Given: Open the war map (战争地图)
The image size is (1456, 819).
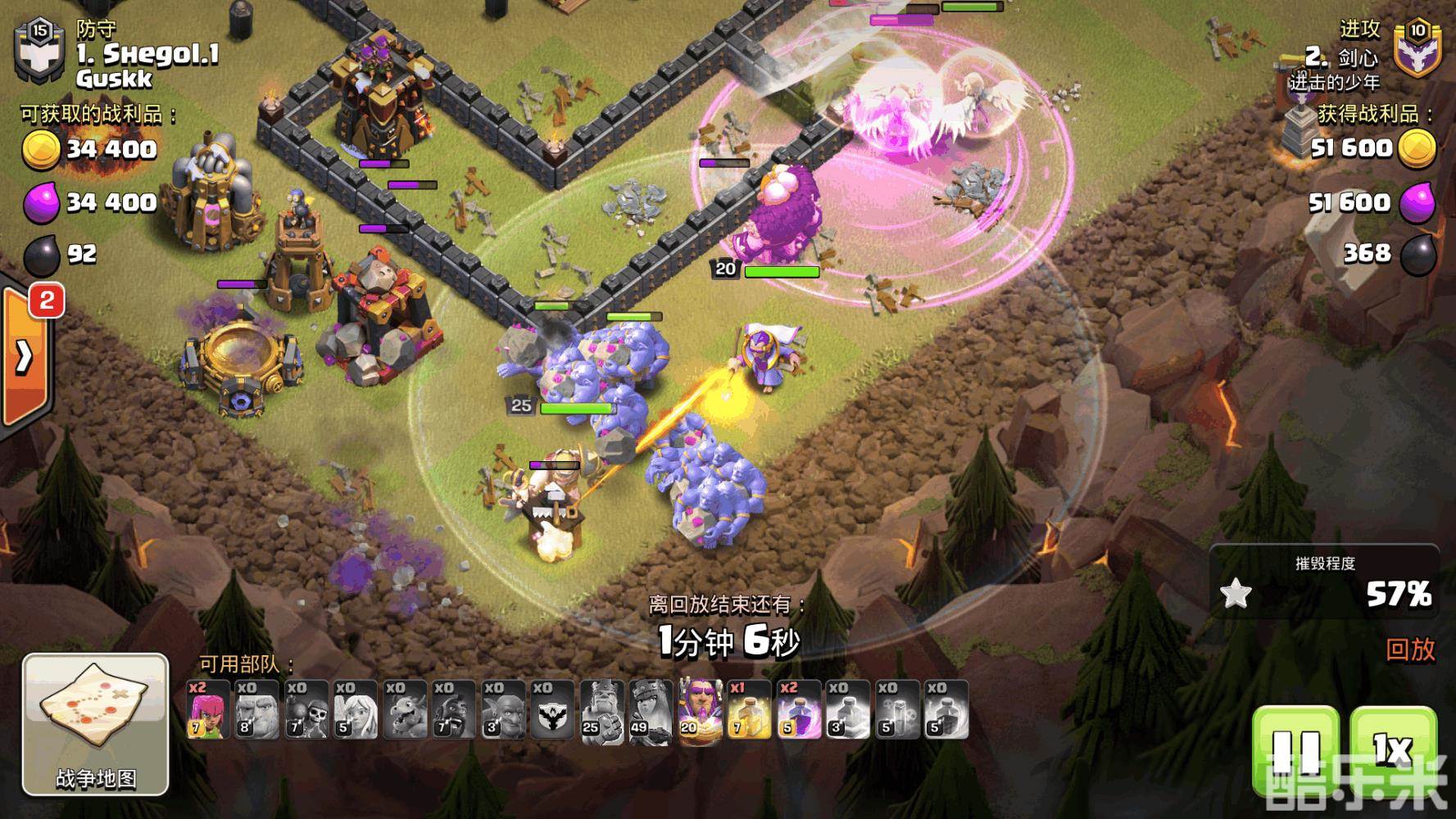Looking at the screenshot, I should click(95, 724).
